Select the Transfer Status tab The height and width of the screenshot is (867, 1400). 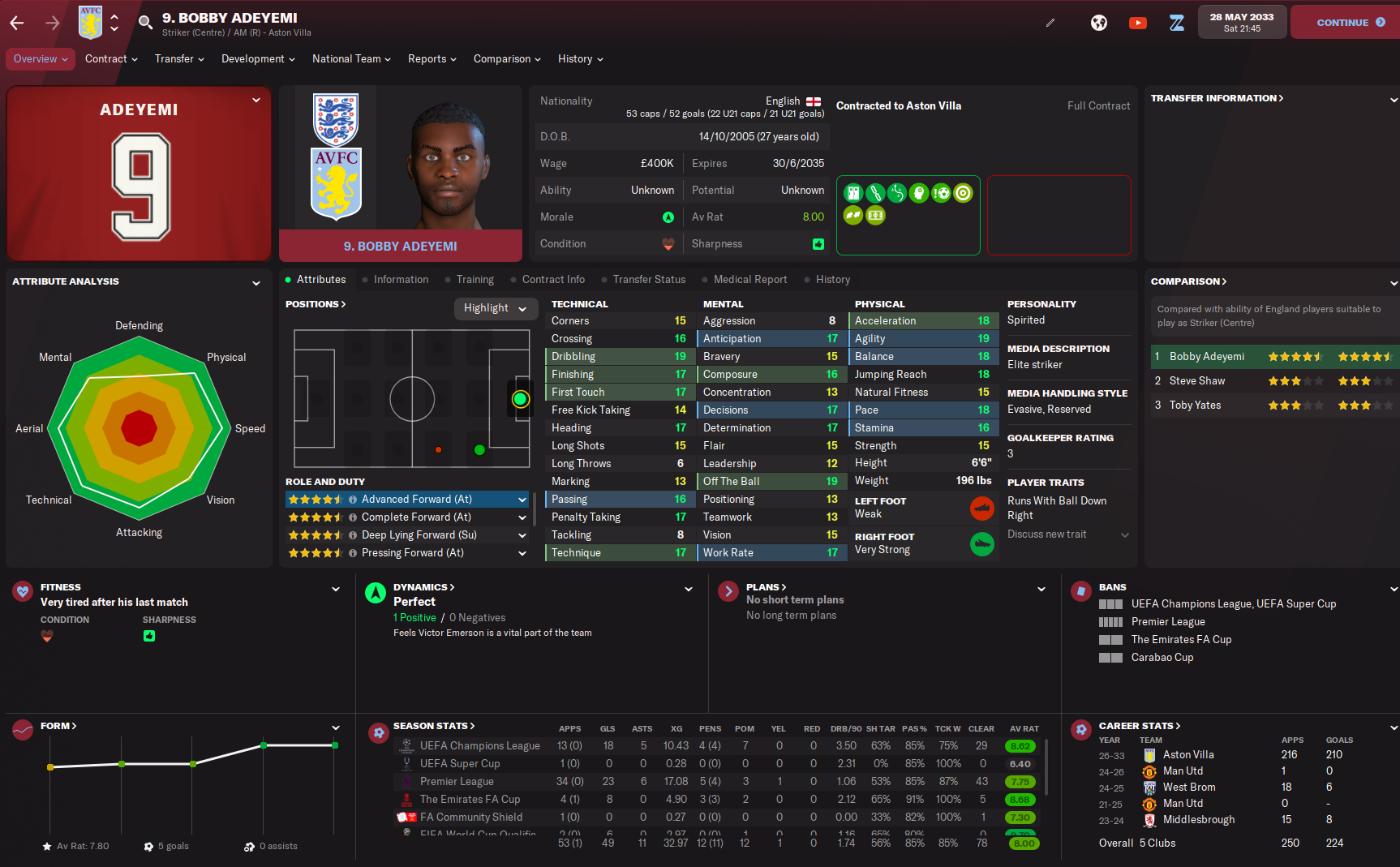click(649, 280)
